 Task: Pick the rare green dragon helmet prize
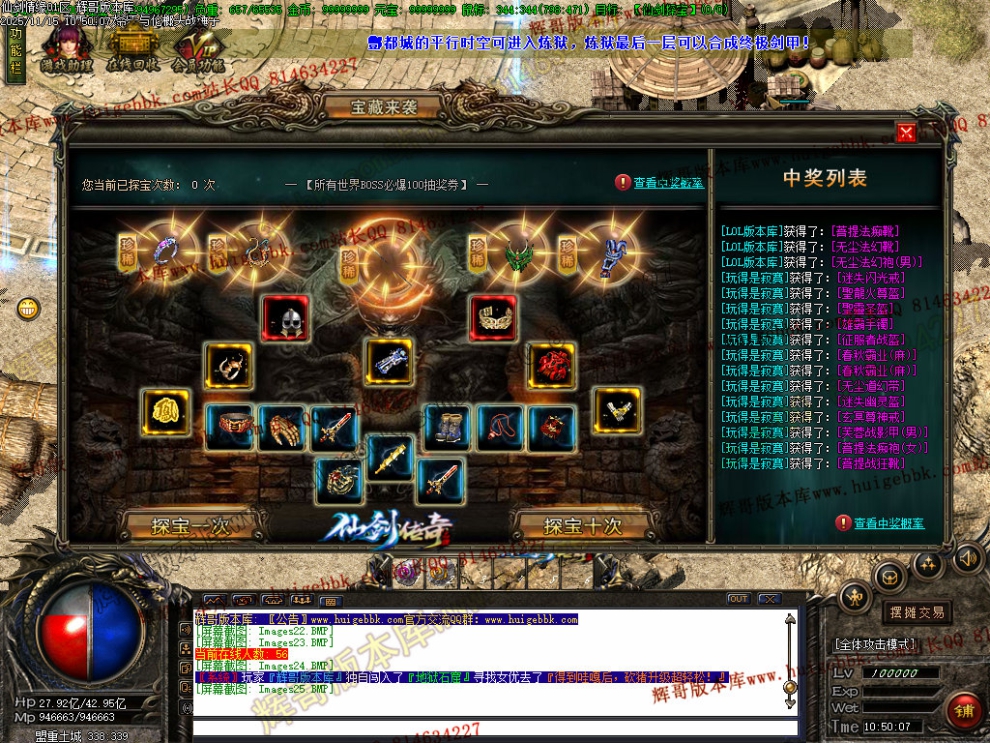tap(518, 255)
